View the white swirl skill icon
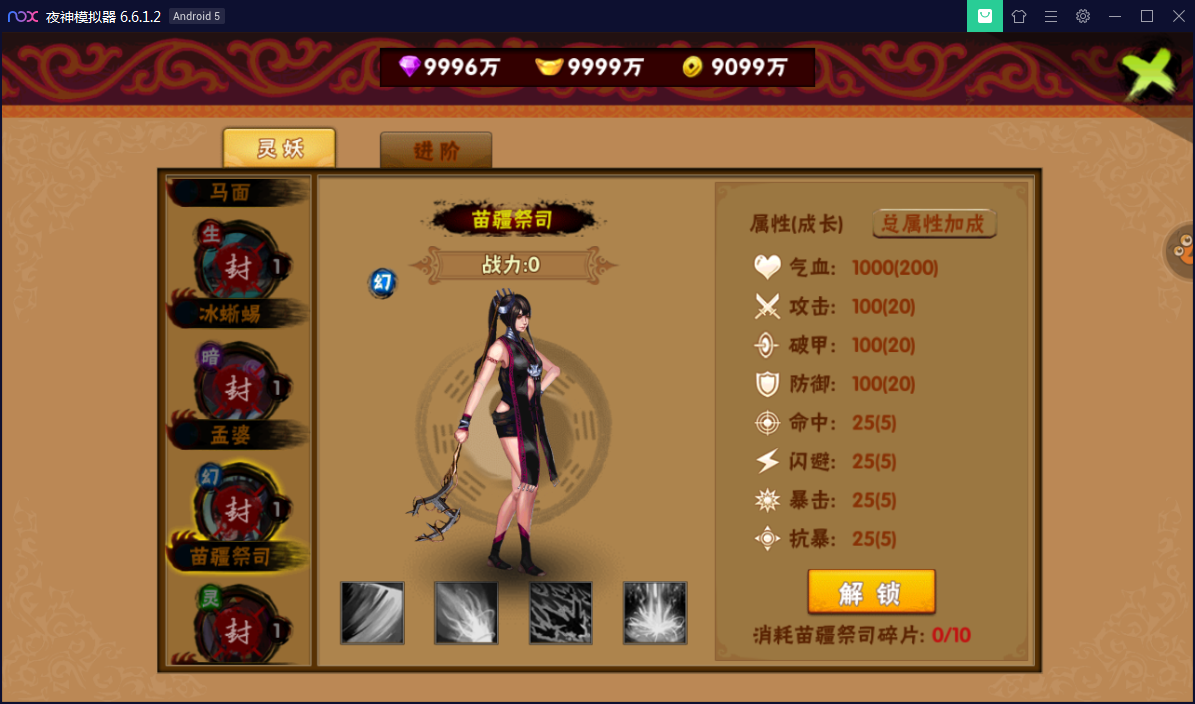This screenshot has height=704, width=1195. click(x=466, y=613)
